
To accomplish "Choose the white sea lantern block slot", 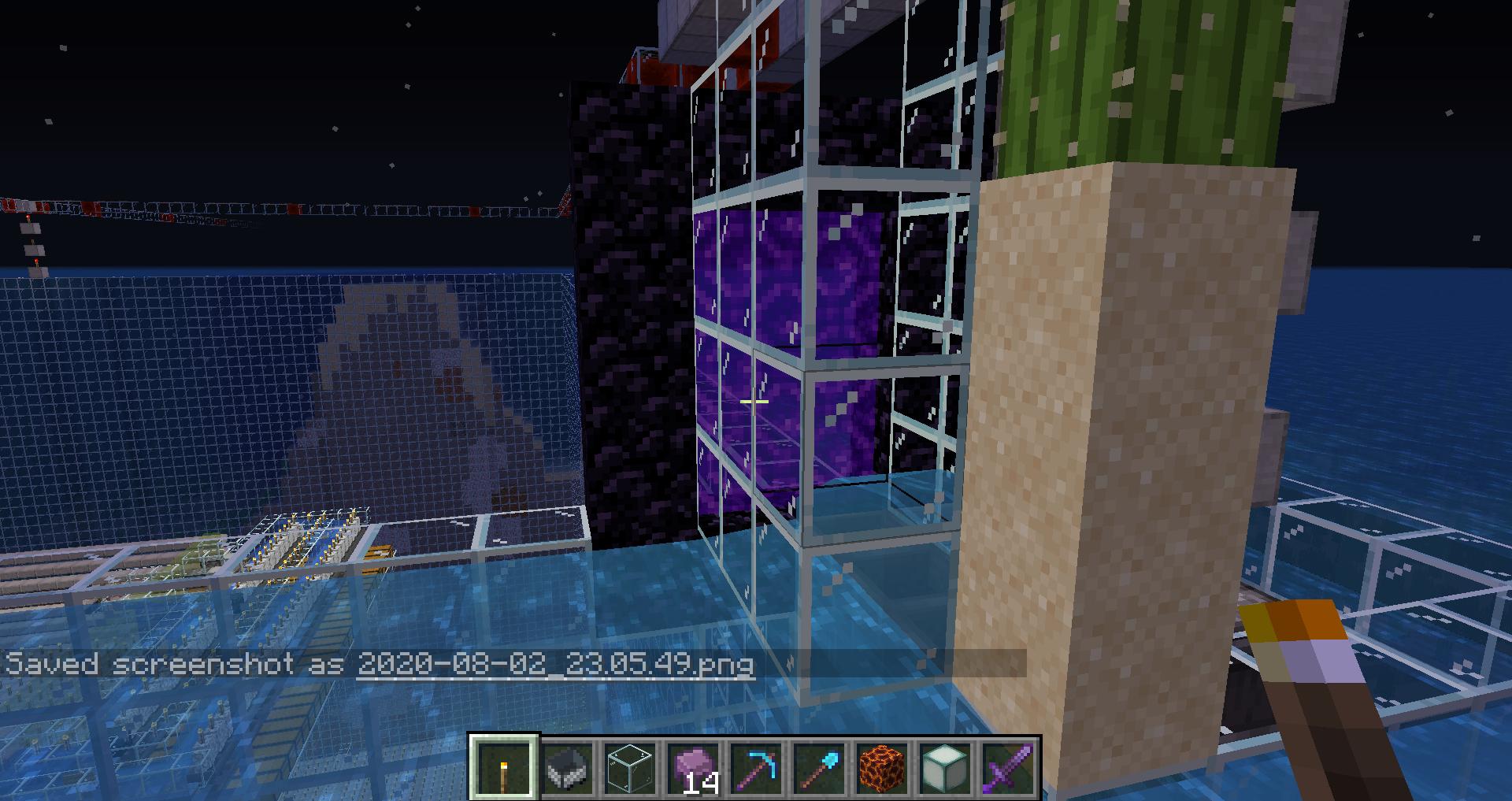I will [x=945, y=768].
